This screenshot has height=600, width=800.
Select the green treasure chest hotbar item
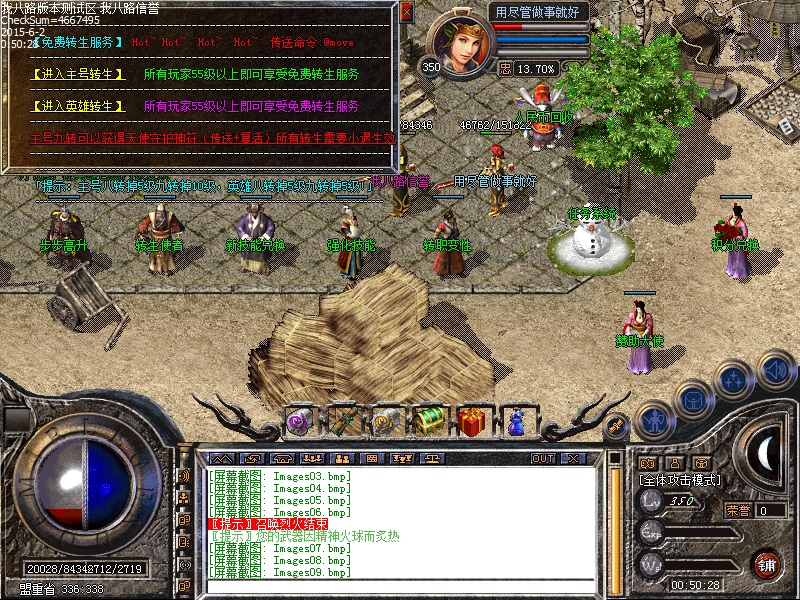click(429, 420)
